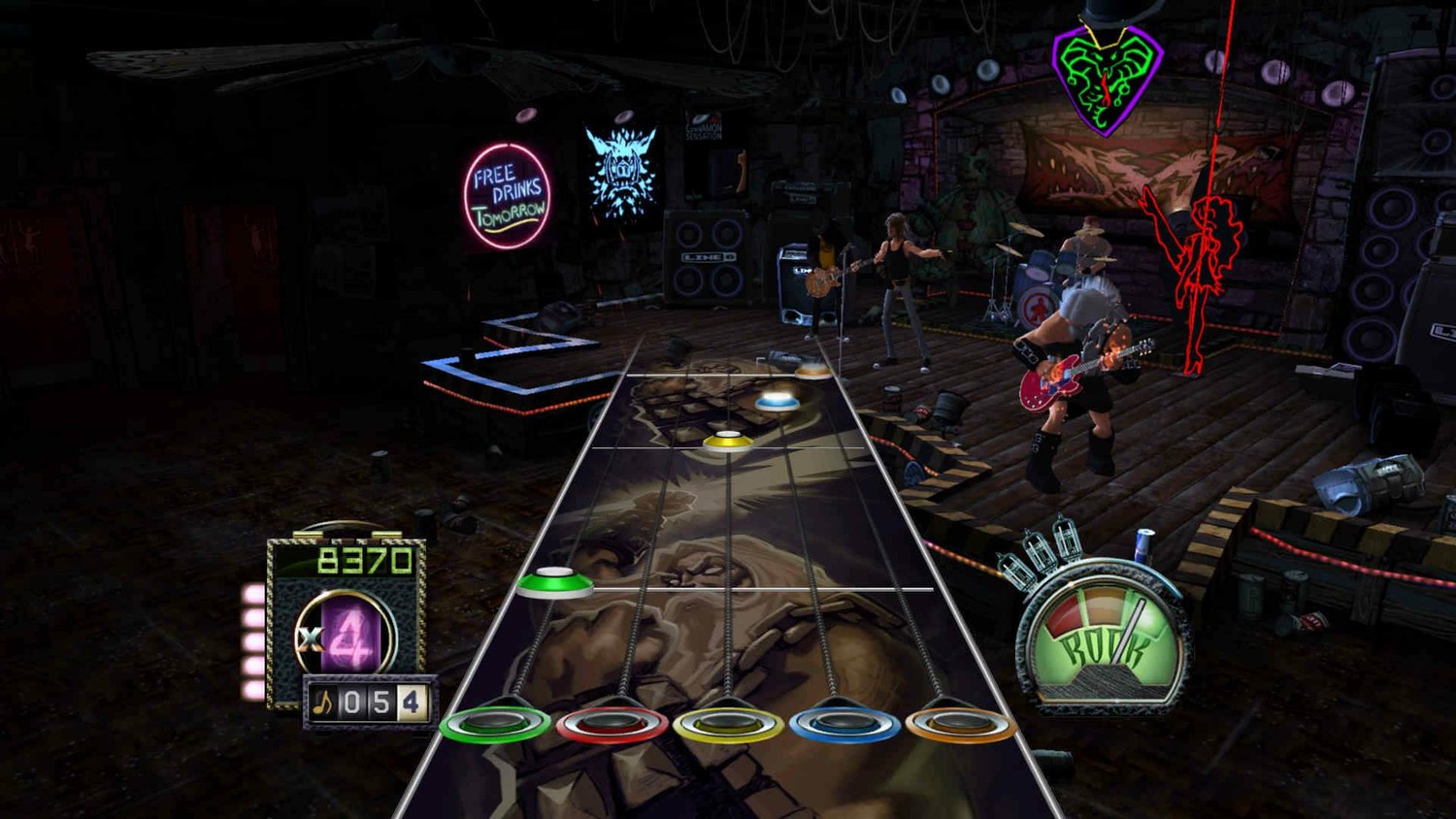Tap the yellow fret button
1456x819 pixels.
pyautogui.click(x=728, y=724)
